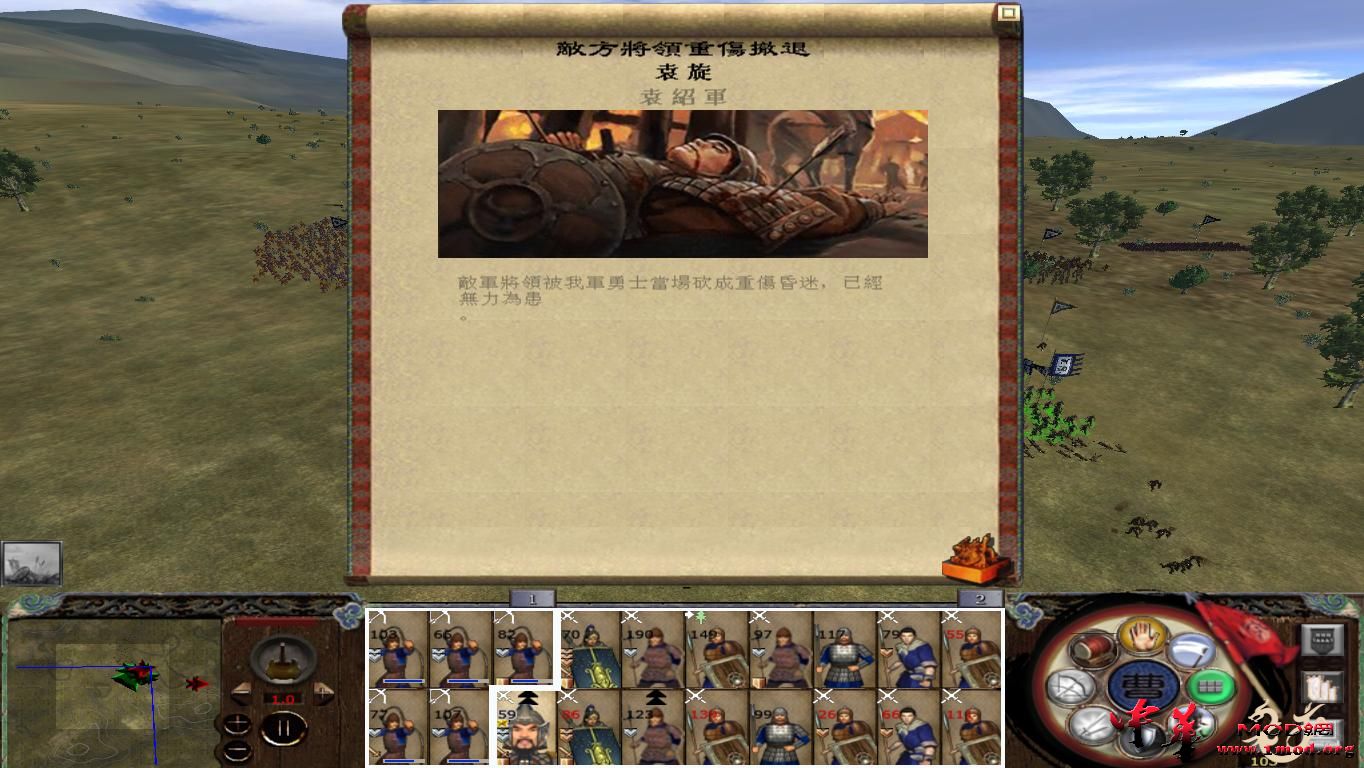Screen dimensions: 1364x768
Task: Pick the bow missile icon on the command wheel
Action: [x=1072, y=687]
